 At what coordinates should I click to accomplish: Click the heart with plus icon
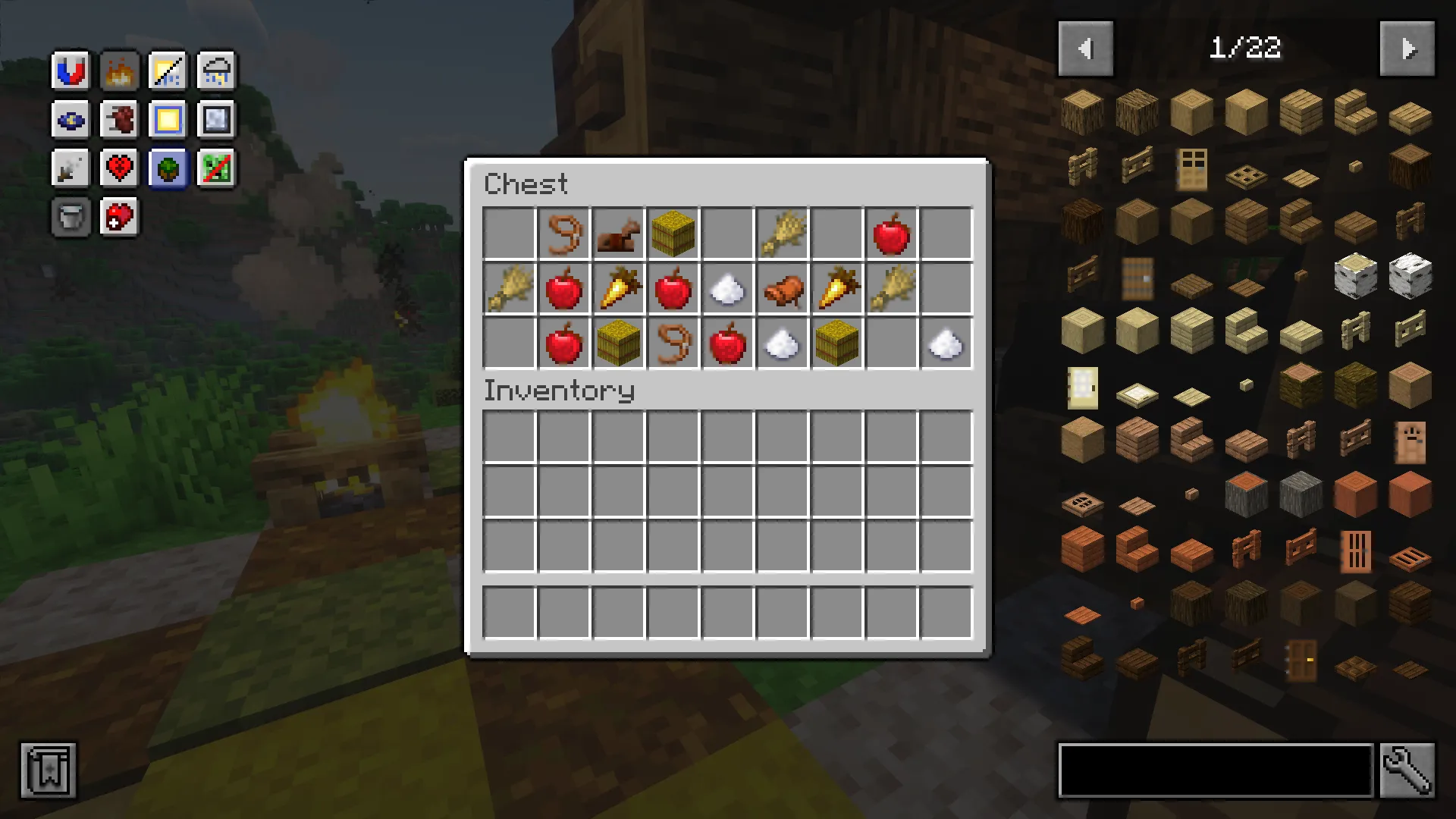coord(119,218)
